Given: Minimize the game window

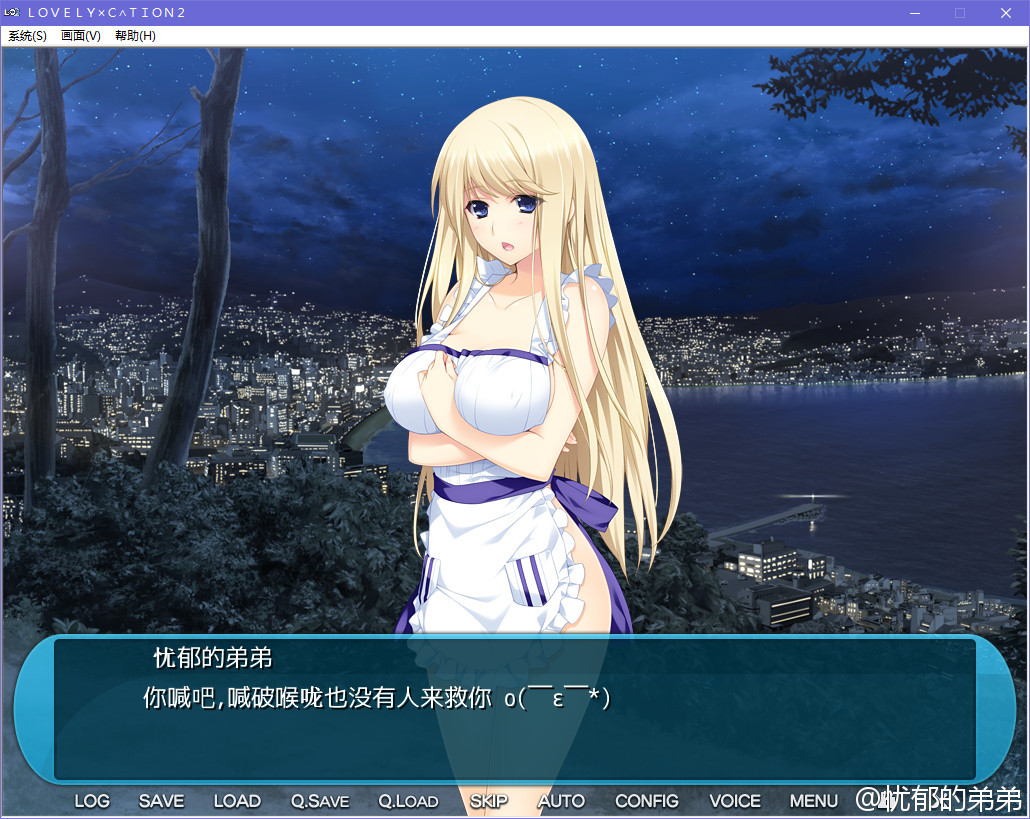Looking at the screenshot, I should click(x=914, y=13).
